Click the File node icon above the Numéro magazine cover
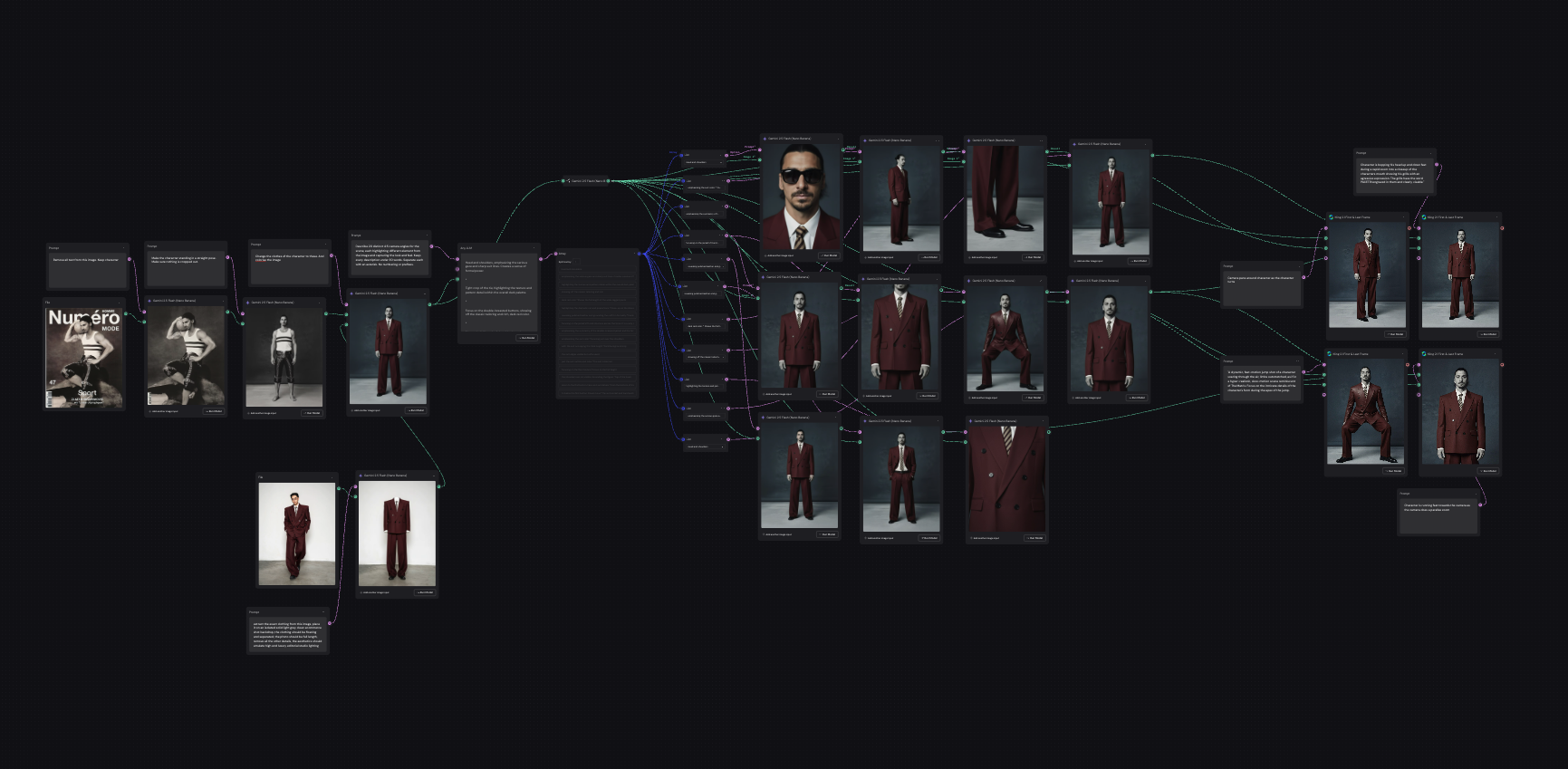The width and height of the screenshot is (1568, 769). click(47, 302)
